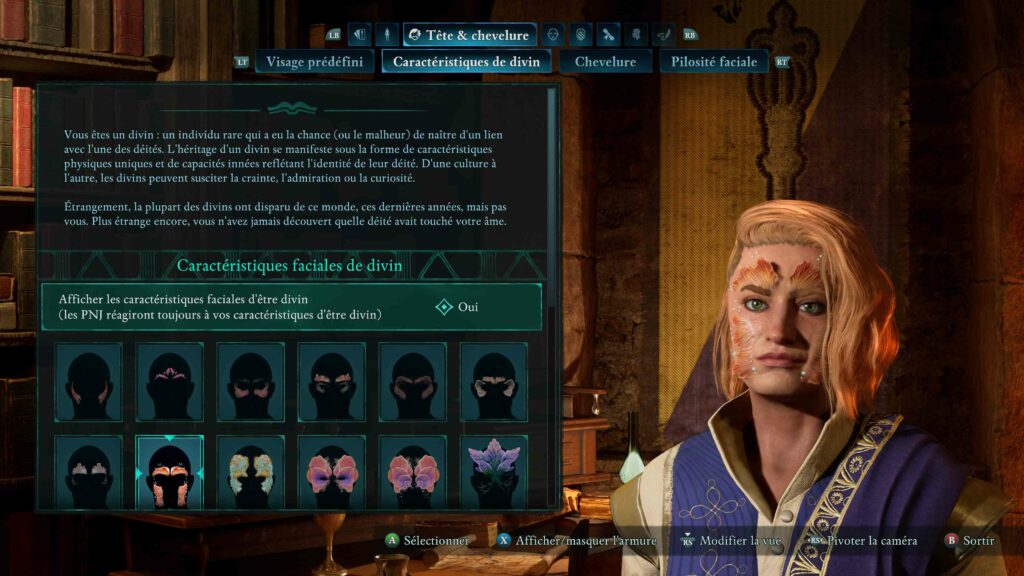Pick the purple leaf crown divine feature
The width and height of the screenshot is (1024, 576).
coord(494,472)
